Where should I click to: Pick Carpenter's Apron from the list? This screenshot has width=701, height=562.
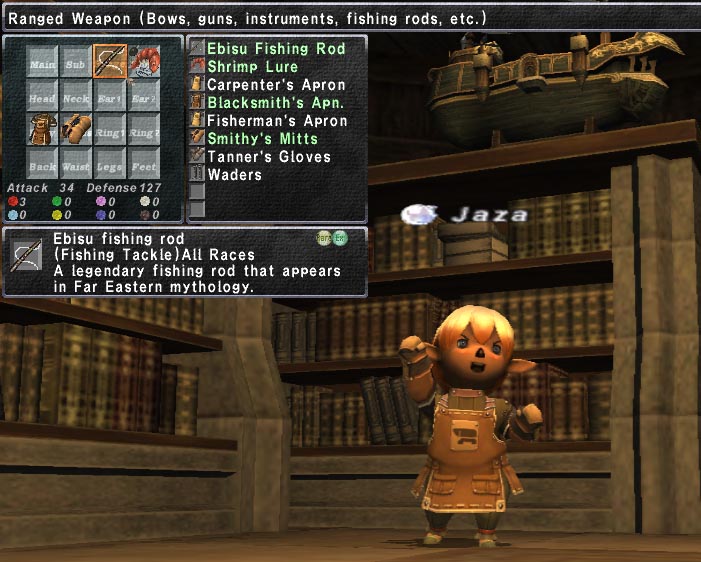[275, 85]
